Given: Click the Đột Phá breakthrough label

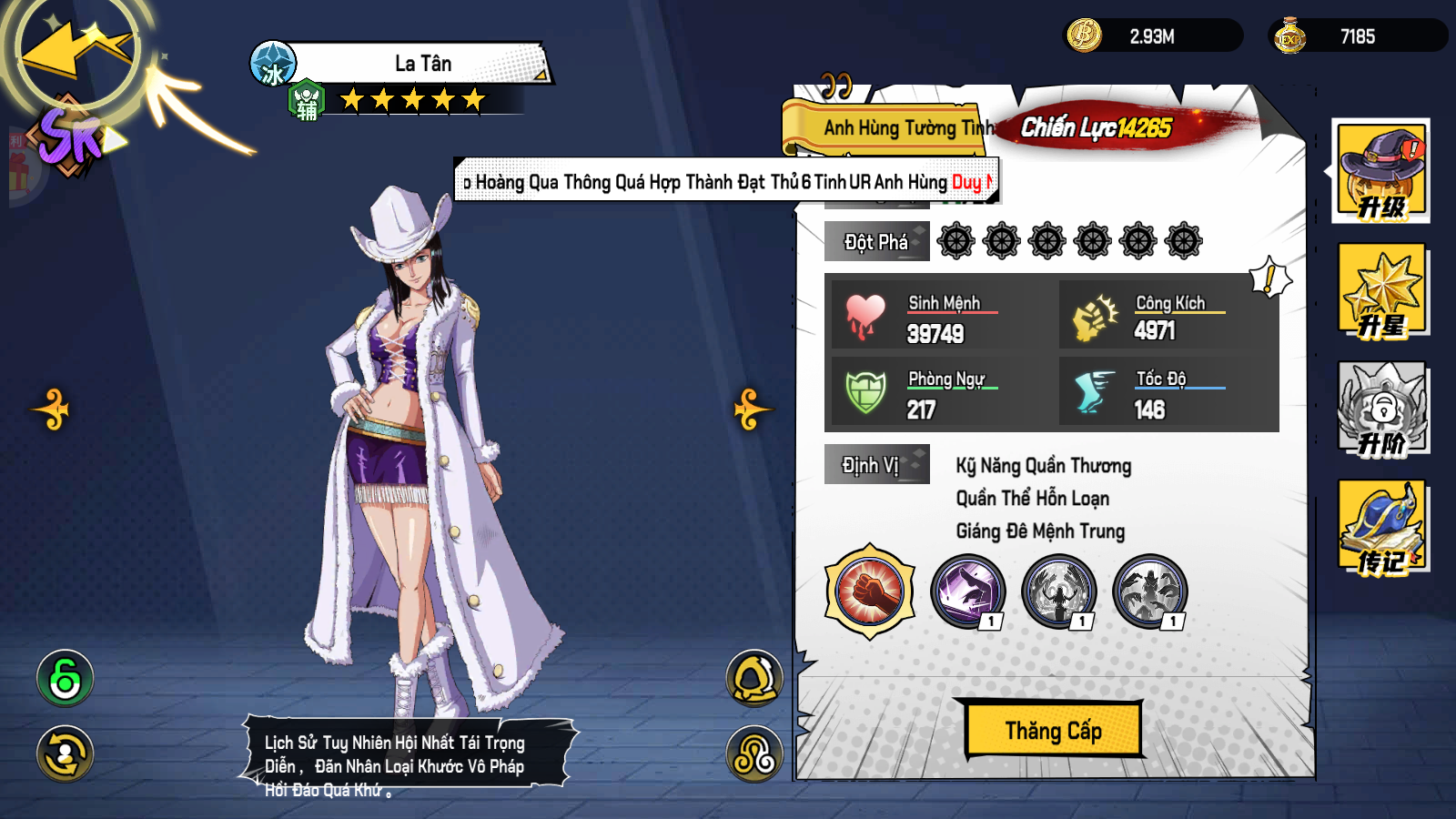Looking at the screenshot, I should [875, 240].
